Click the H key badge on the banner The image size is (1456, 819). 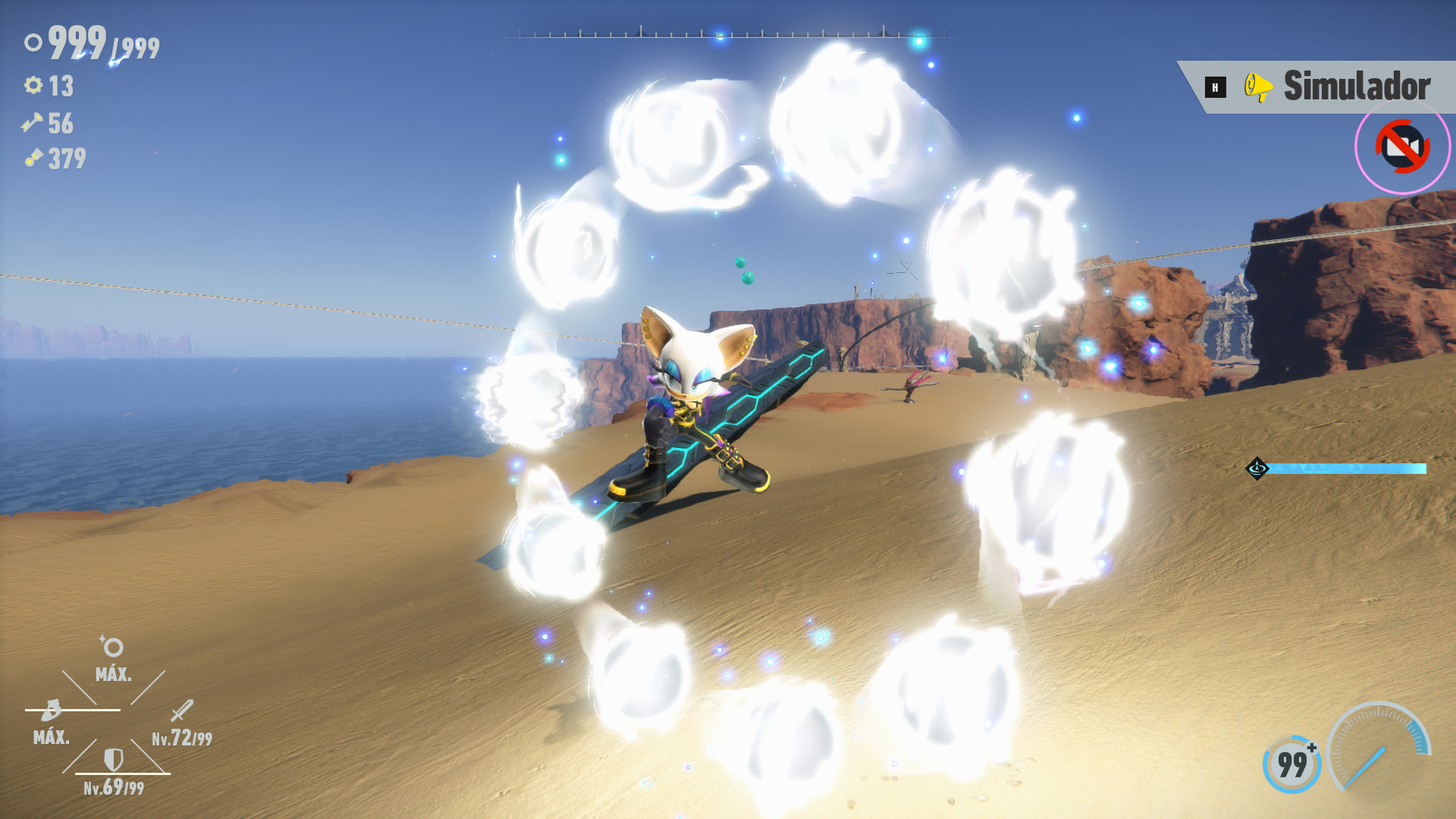pyautogui.click(x=1214, y=88)
